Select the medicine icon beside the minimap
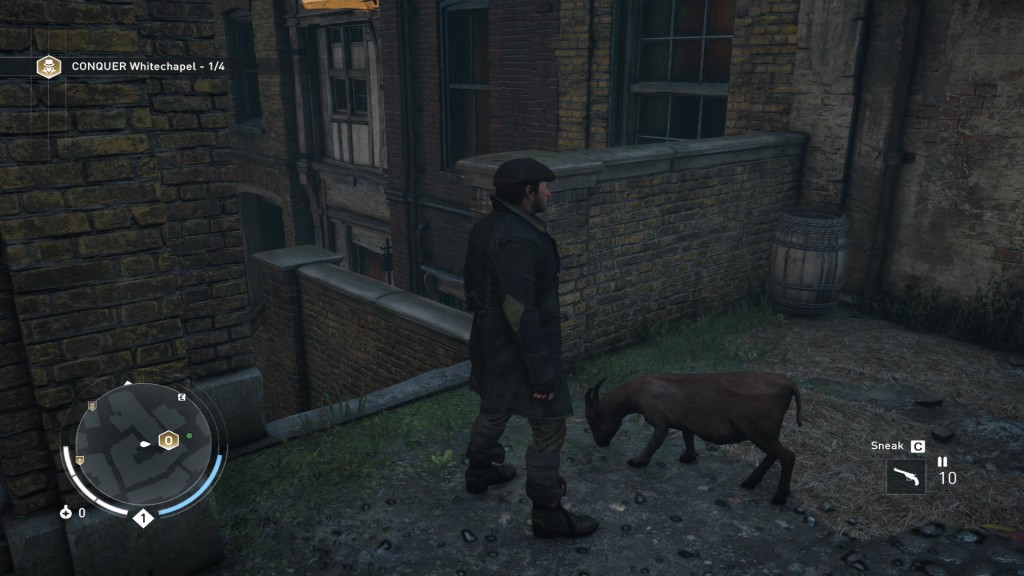 point(66,513)
